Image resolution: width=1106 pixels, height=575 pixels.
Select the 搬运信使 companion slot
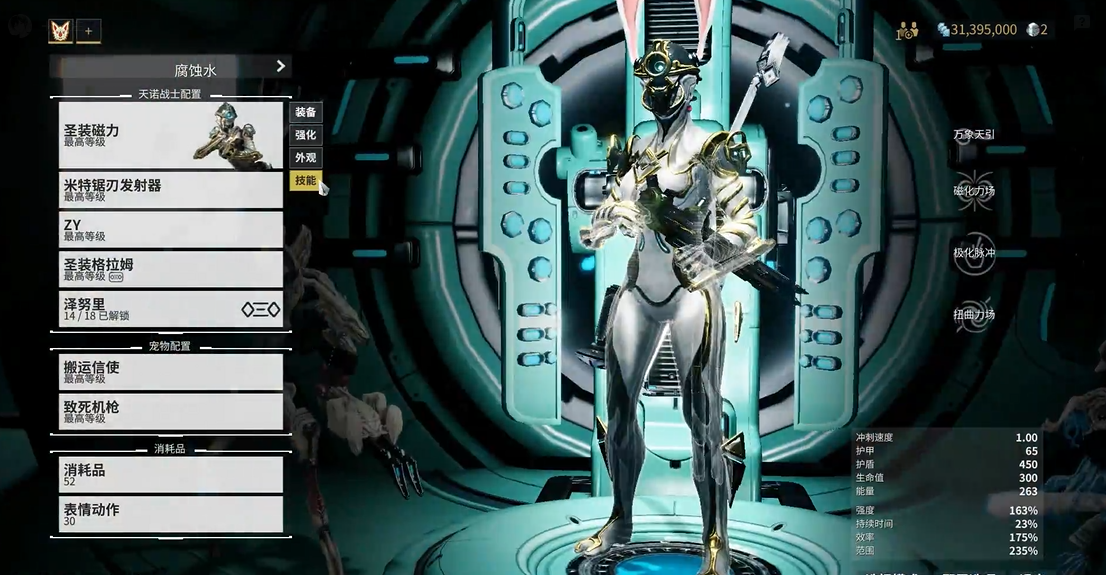point(170,372)
